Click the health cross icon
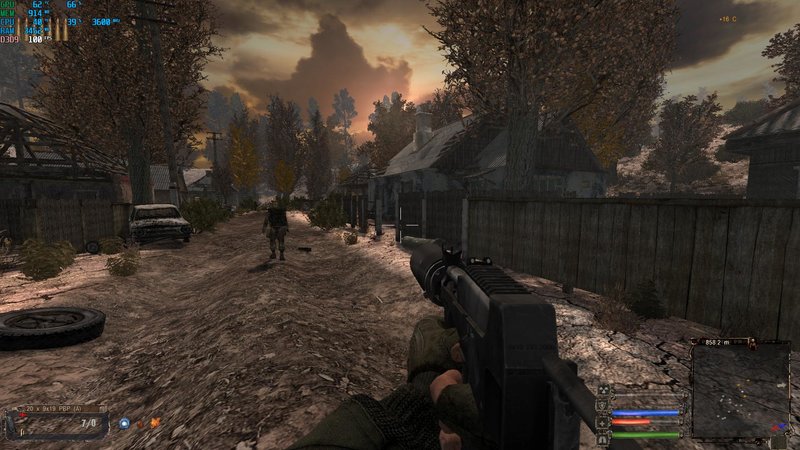Image resolution: width=800 pixels, height=450 pixels. [x=603, y=422]
